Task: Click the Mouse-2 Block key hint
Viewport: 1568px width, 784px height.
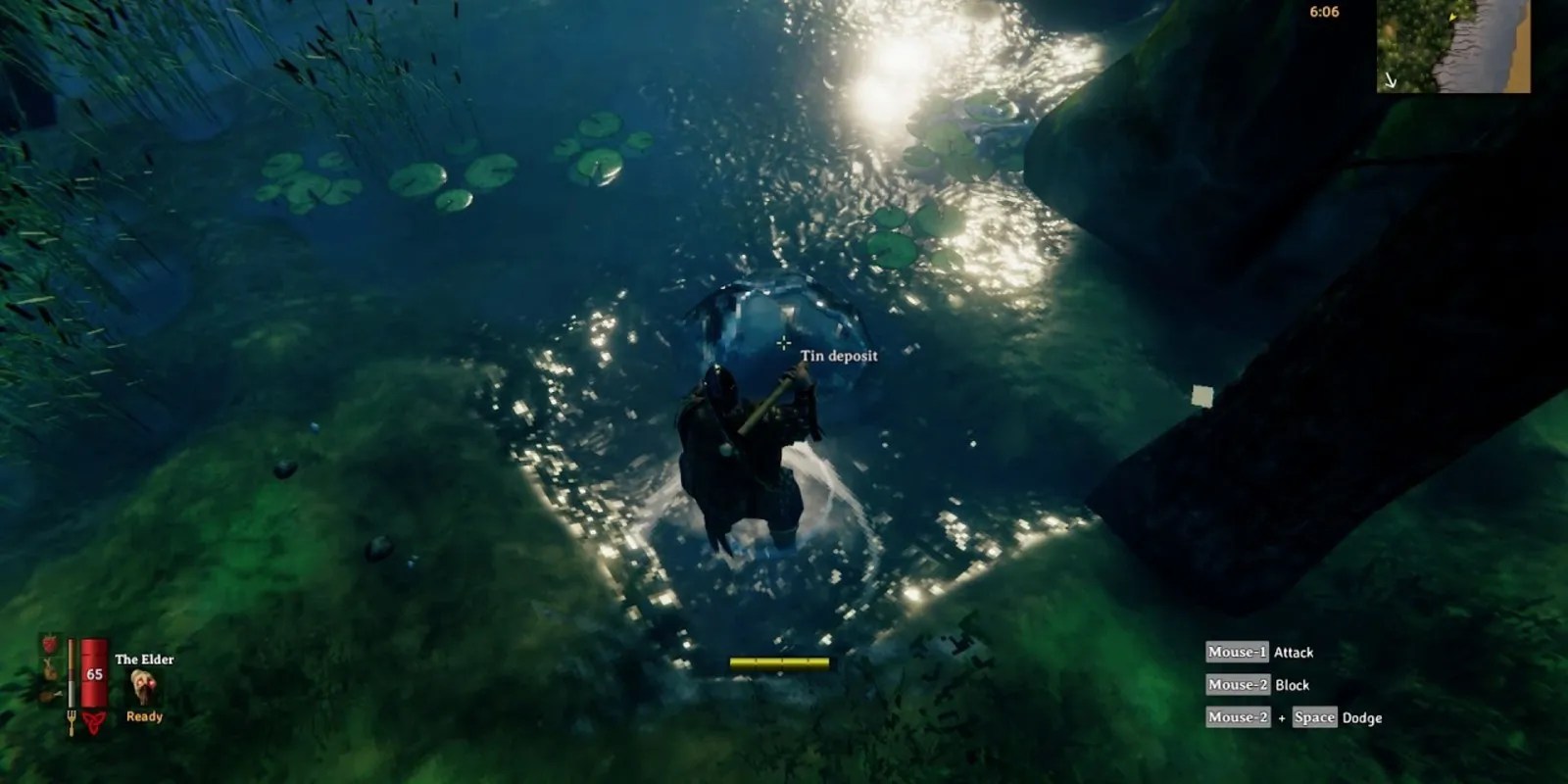Action: (x=1257, y=685)
